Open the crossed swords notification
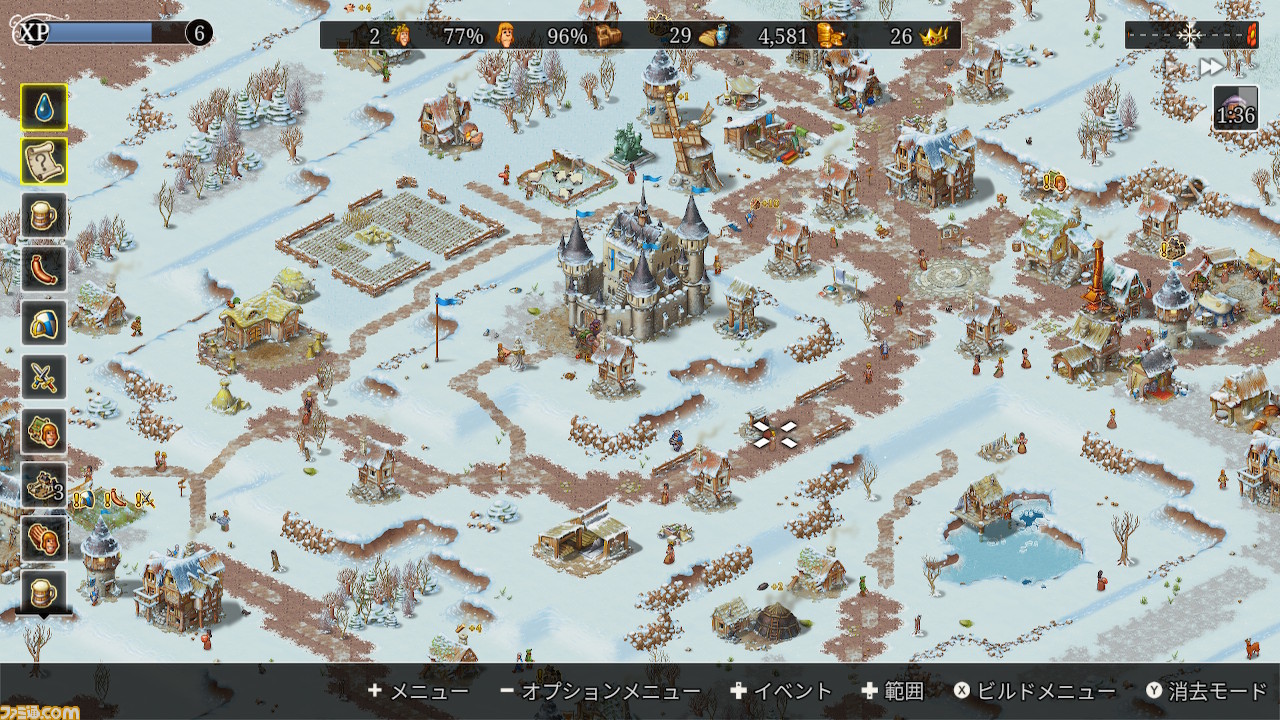 click(44, 377)
